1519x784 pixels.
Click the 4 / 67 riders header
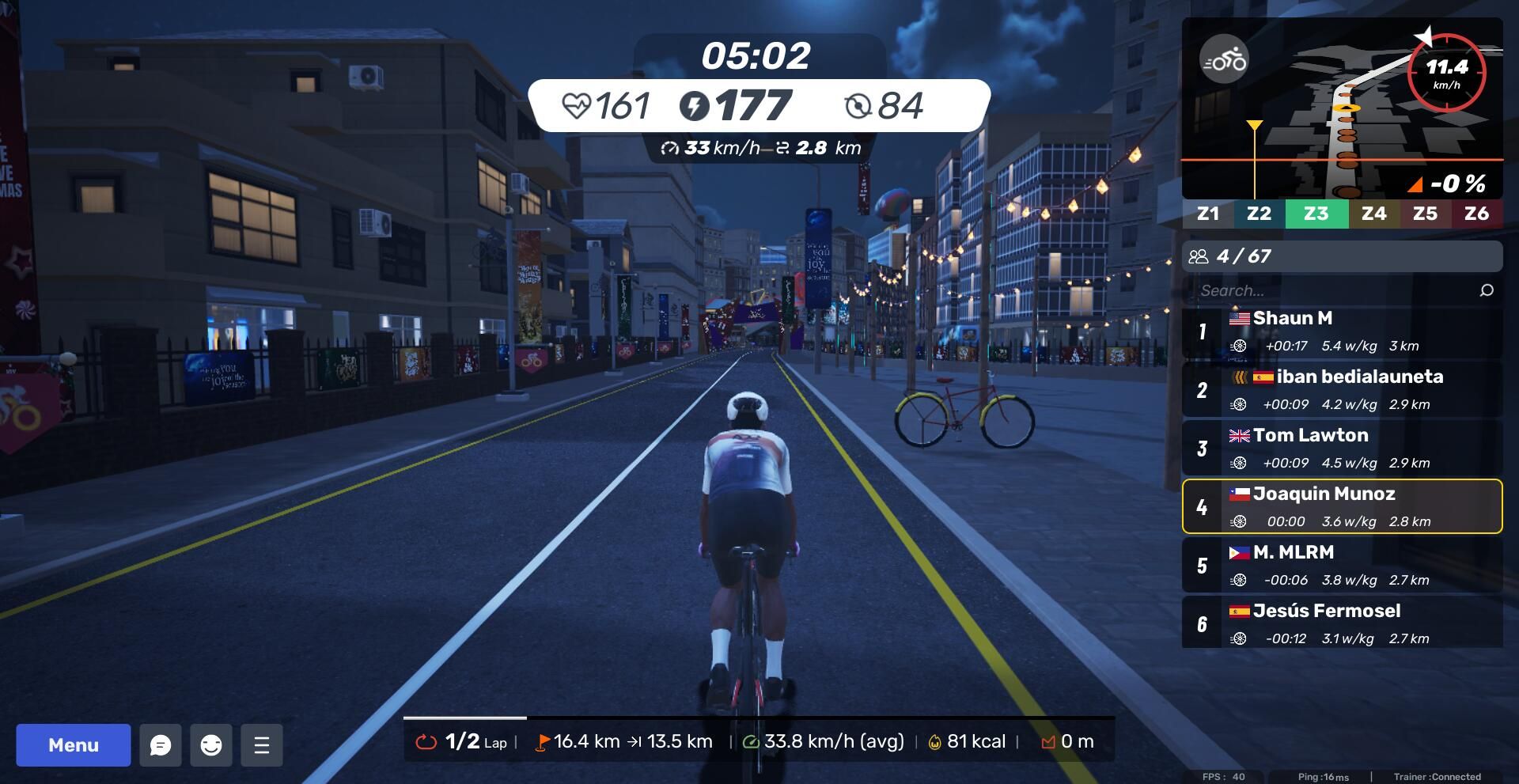click(x=1342, y=256)
